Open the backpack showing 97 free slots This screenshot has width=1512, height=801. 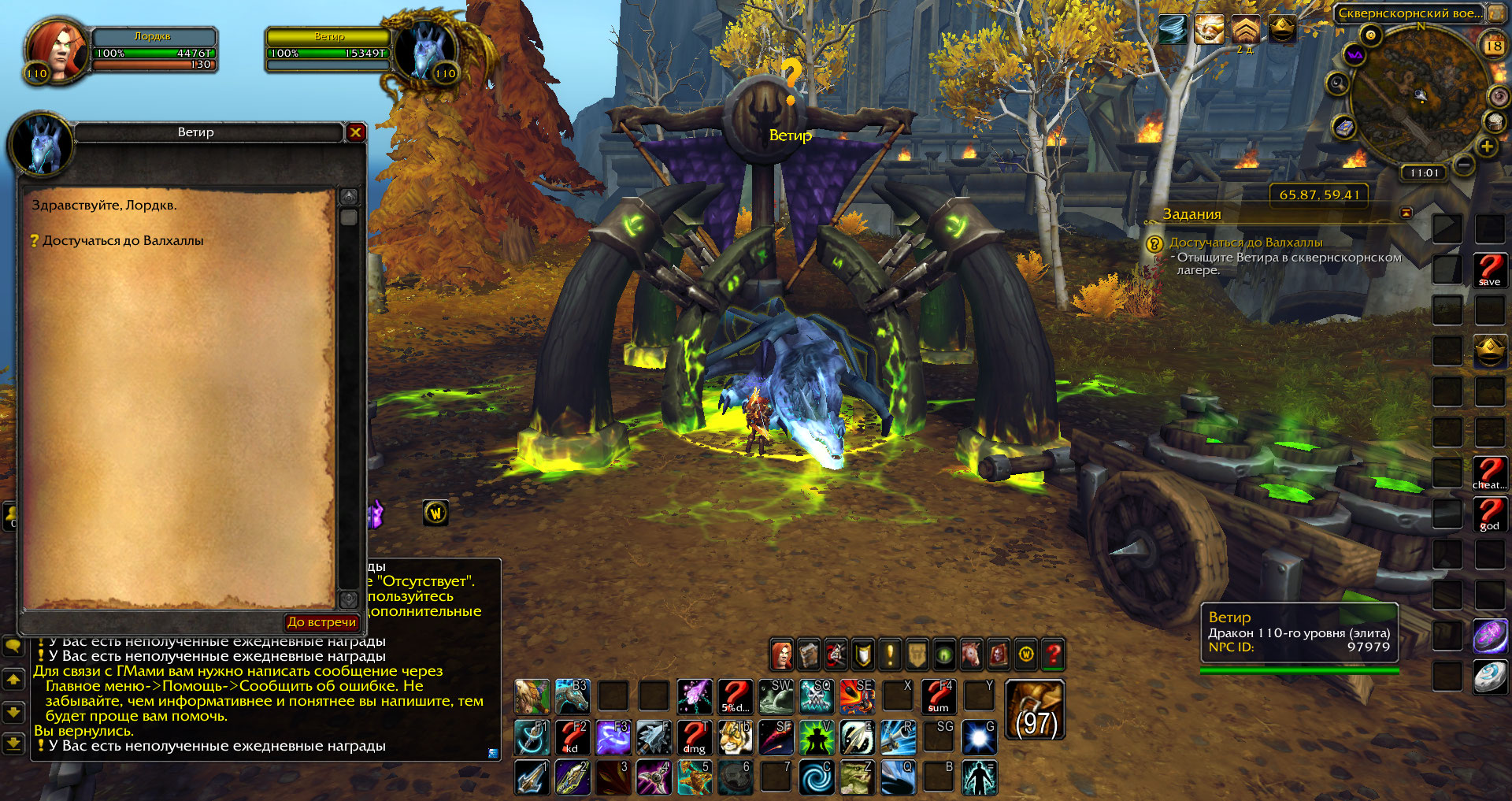click(x=1036, y=710)
